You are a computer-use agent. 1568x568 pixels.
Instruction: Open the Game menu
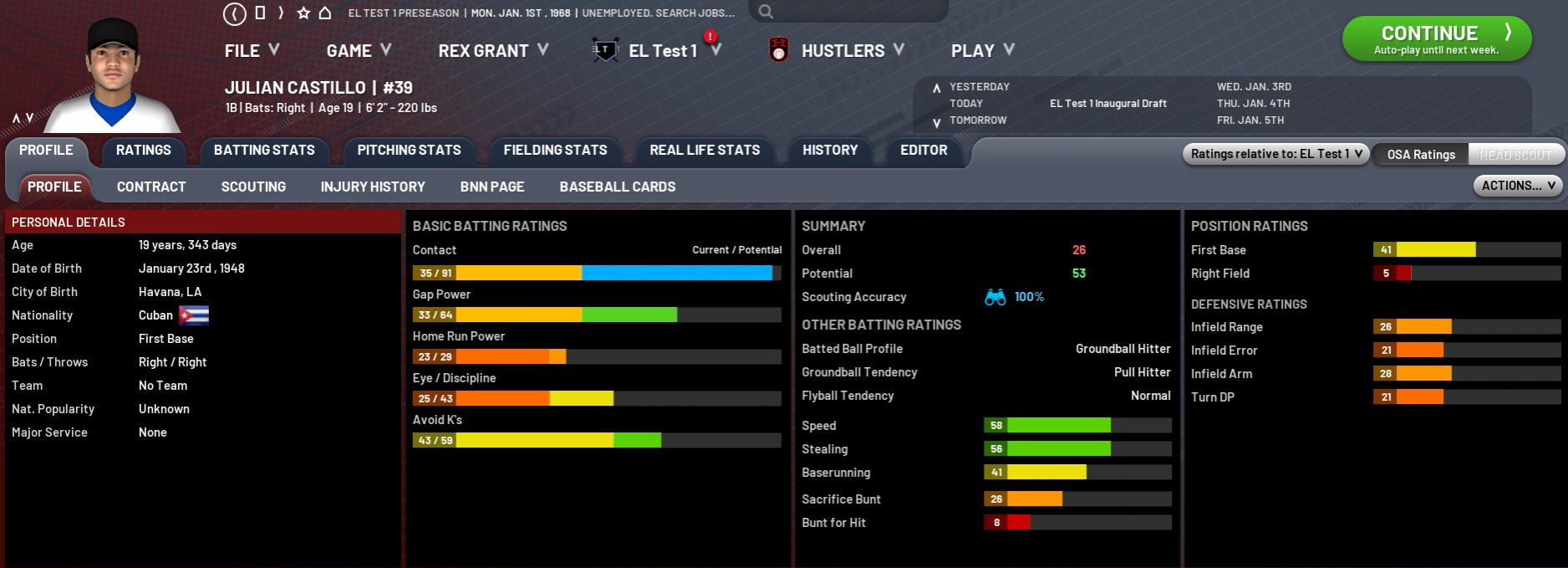[x=358, y=51]
